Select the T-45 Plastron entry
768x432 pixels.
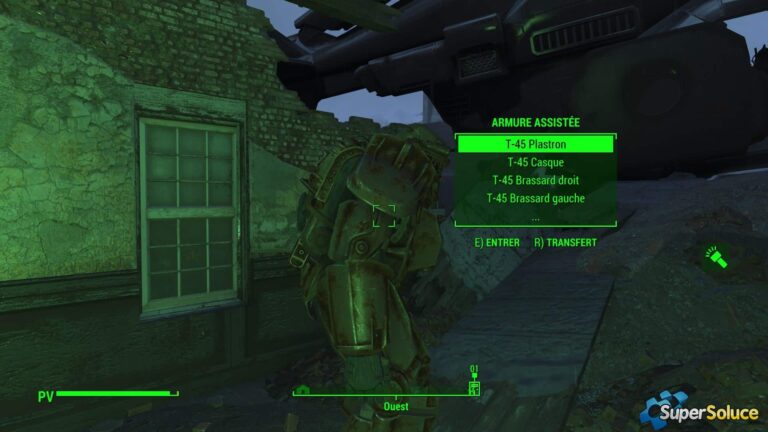tap(535, 144)
